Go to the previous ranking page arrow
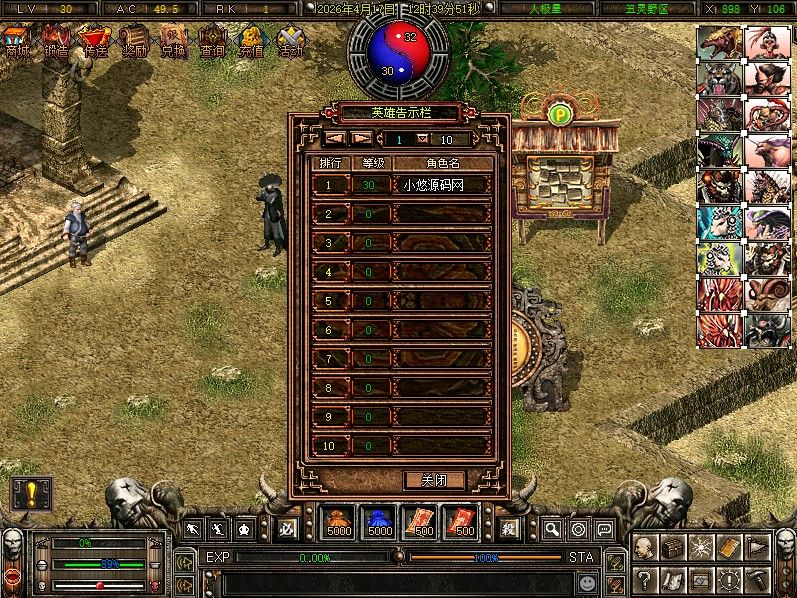 click(x=335, y=139)
